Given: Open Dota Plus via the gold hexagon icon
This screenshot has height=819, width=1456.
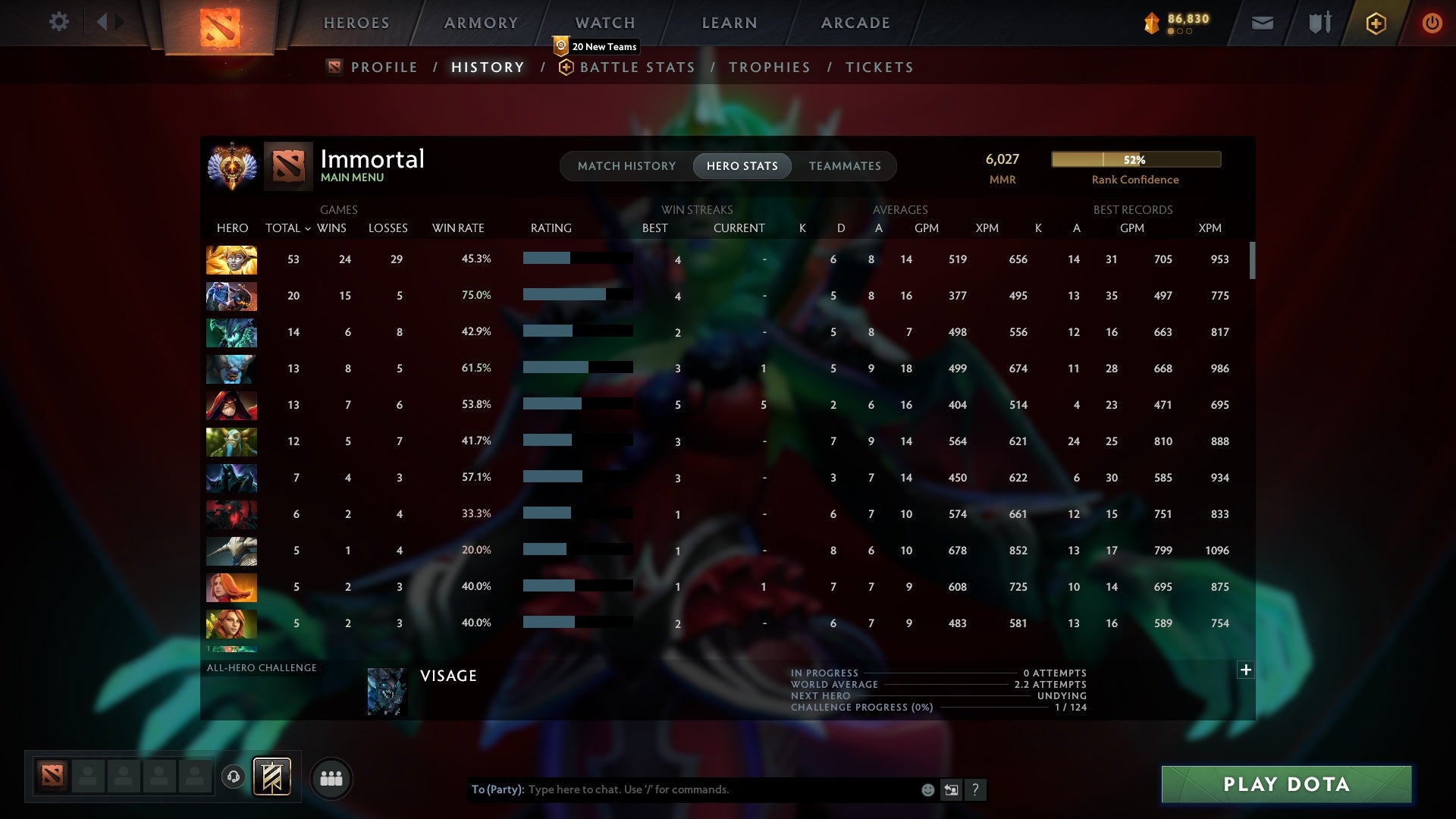Looking at the screenshot, I should click(x=1375, y=23).
